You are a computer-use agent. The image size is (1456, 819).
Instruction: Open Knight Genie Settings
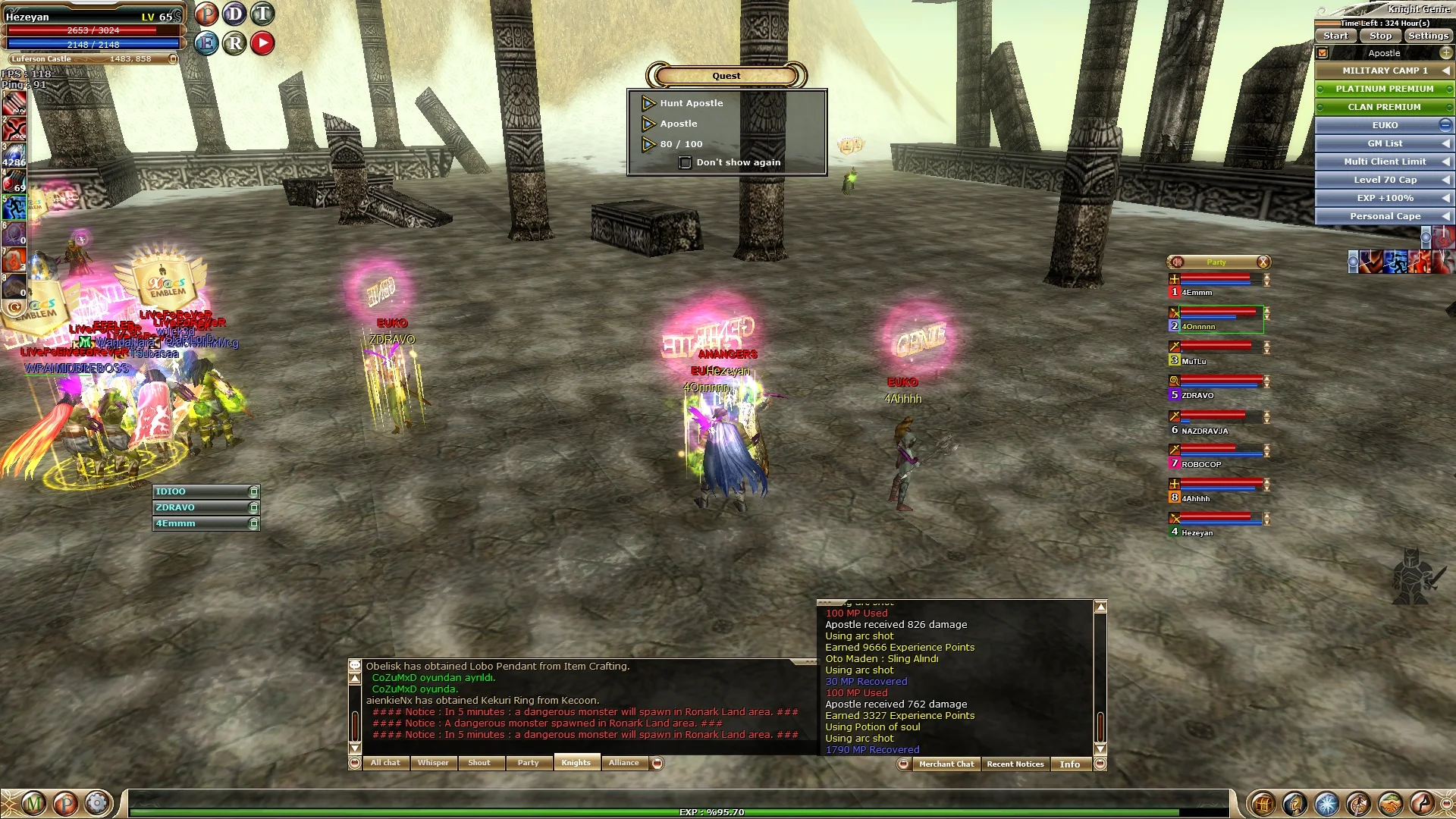[1428, 36]
